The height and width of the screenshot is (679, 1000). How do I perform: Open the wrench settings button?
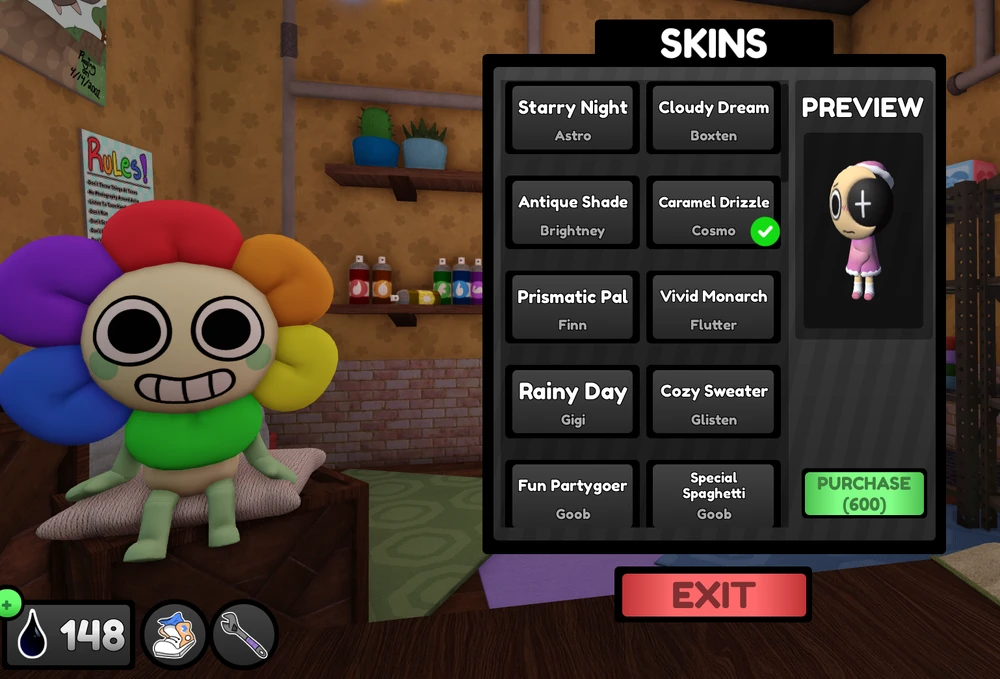coord(244,635)
